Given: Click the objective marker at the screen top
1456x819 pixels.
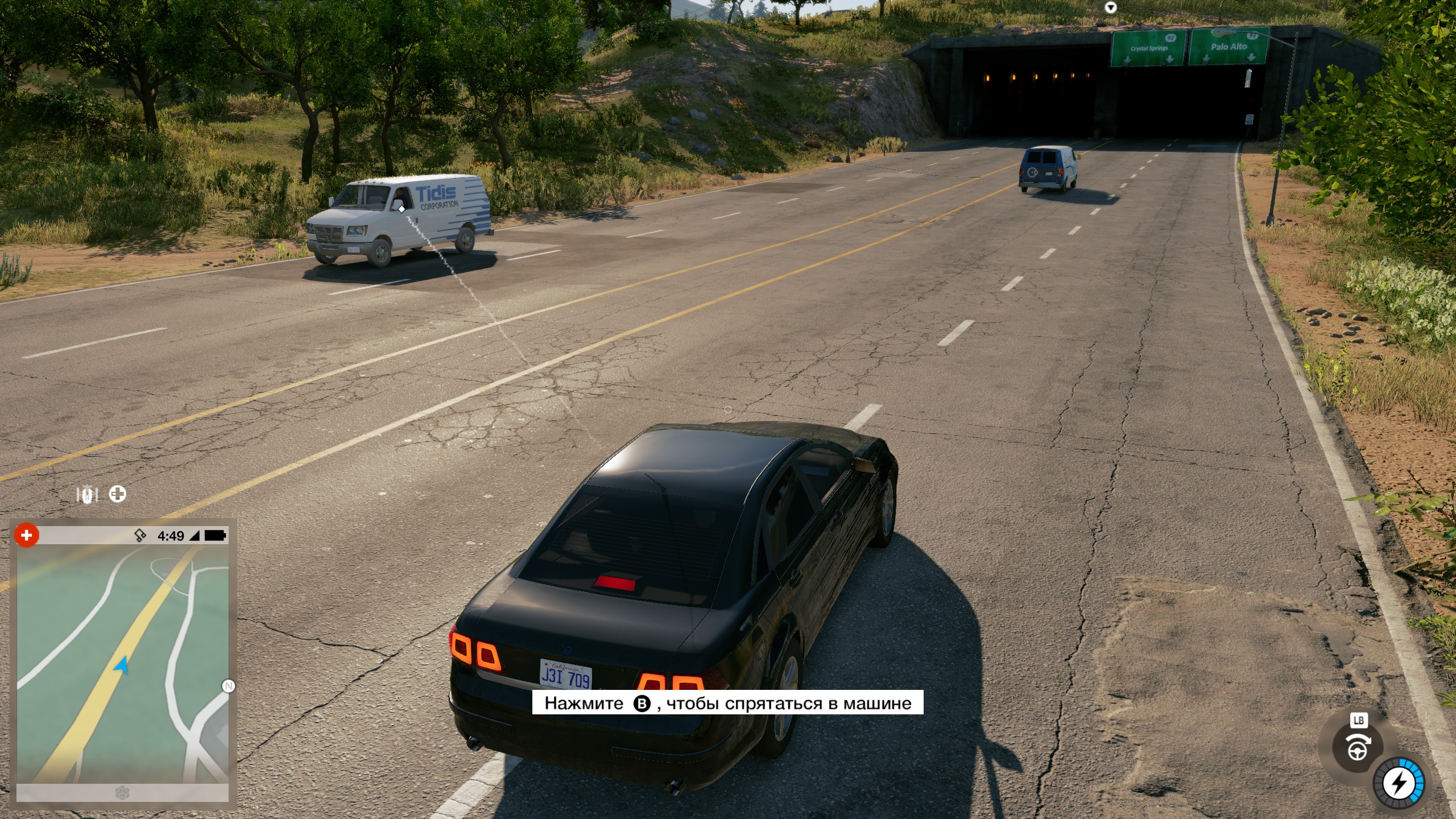Looking at the screenshot, I should pos(1110,7).
